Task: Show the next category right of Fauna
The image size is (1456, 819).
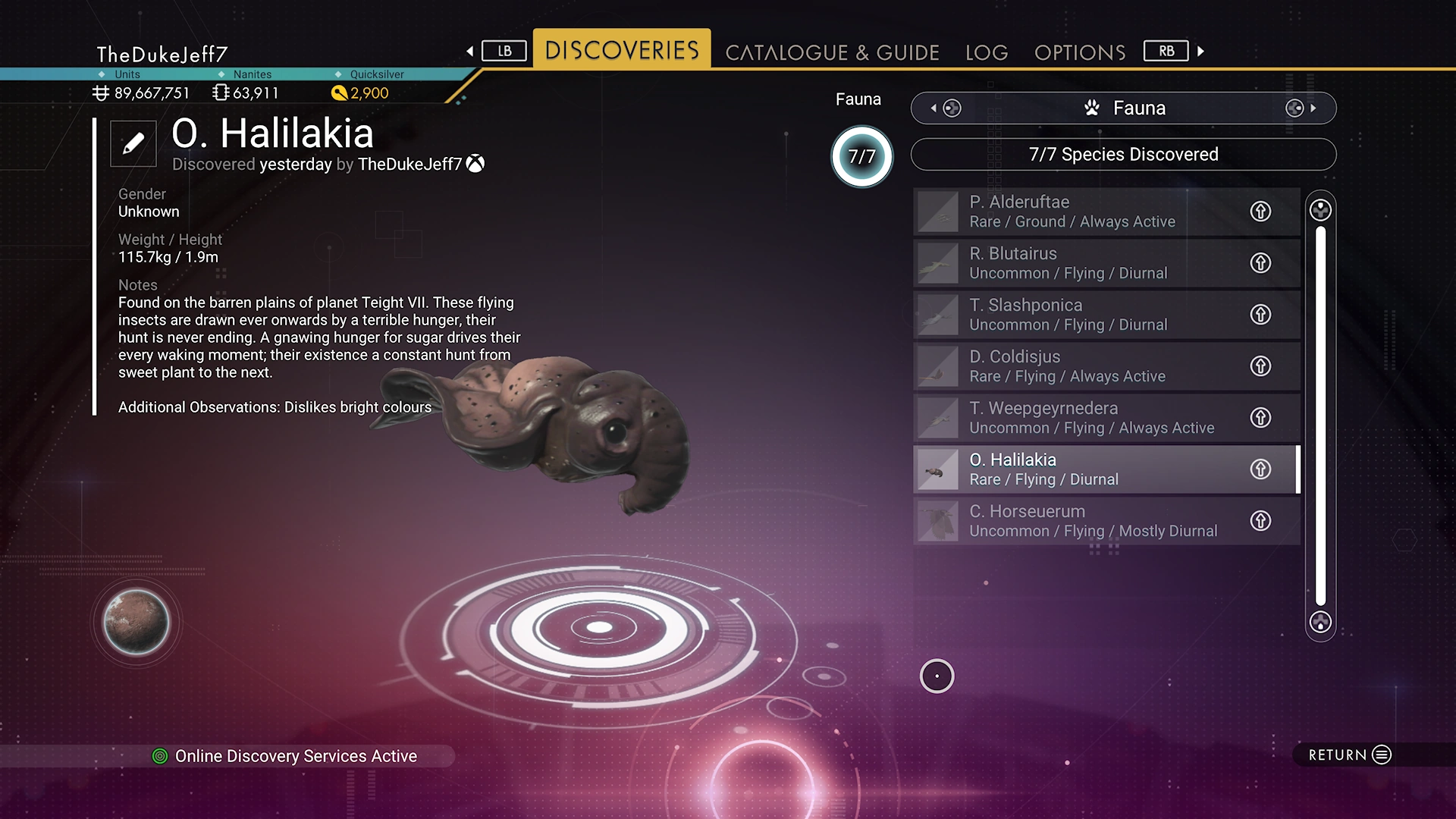Action: pos(1301,108)
